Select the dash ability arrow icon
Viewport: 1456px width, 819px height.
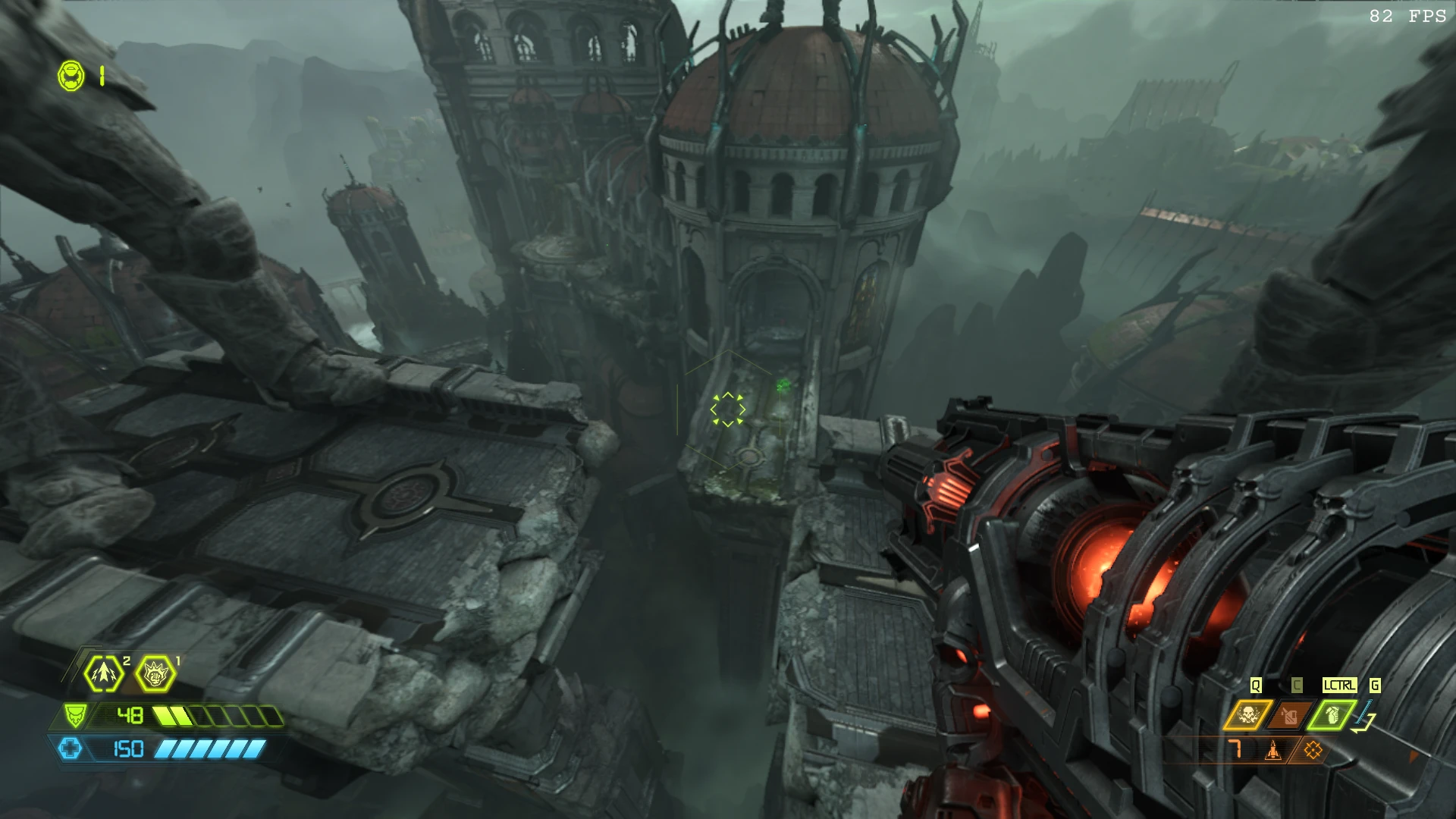103,673
